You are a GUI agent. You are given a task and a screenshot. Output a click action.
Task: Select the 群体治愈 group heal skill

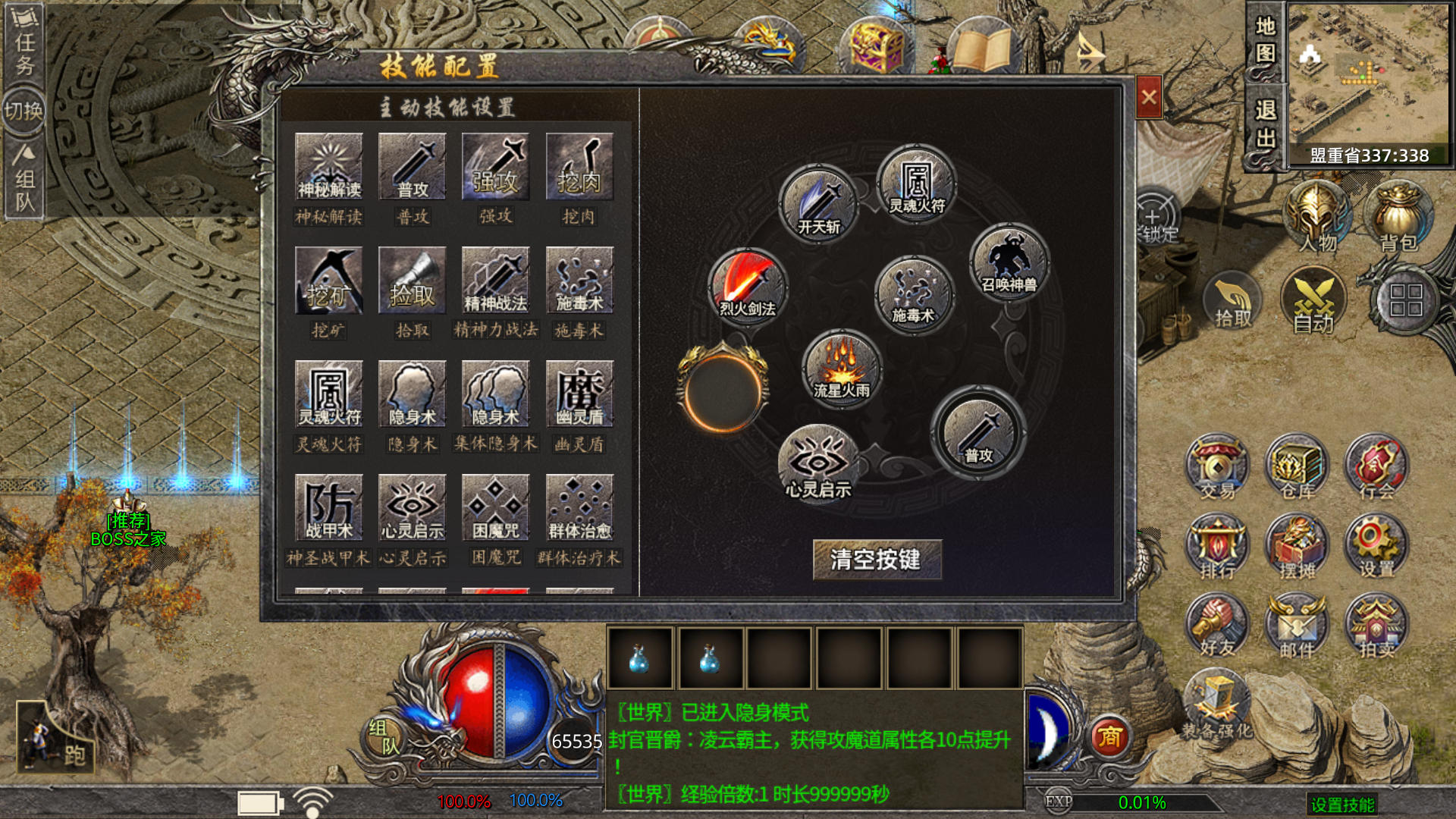tap(579, 507)
